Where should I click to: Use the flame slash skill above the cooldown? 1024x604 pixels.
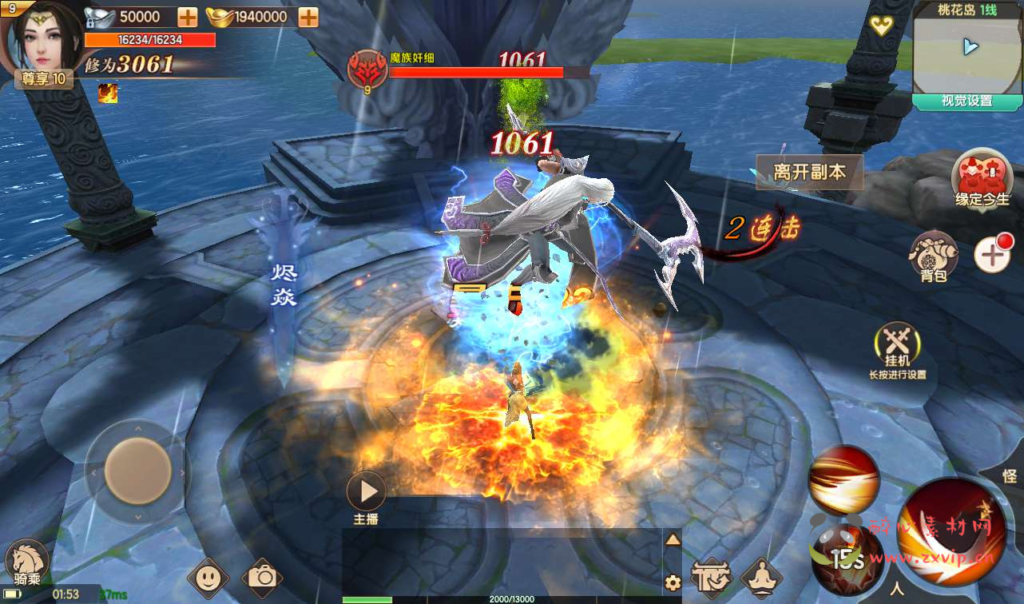point(844,479)
